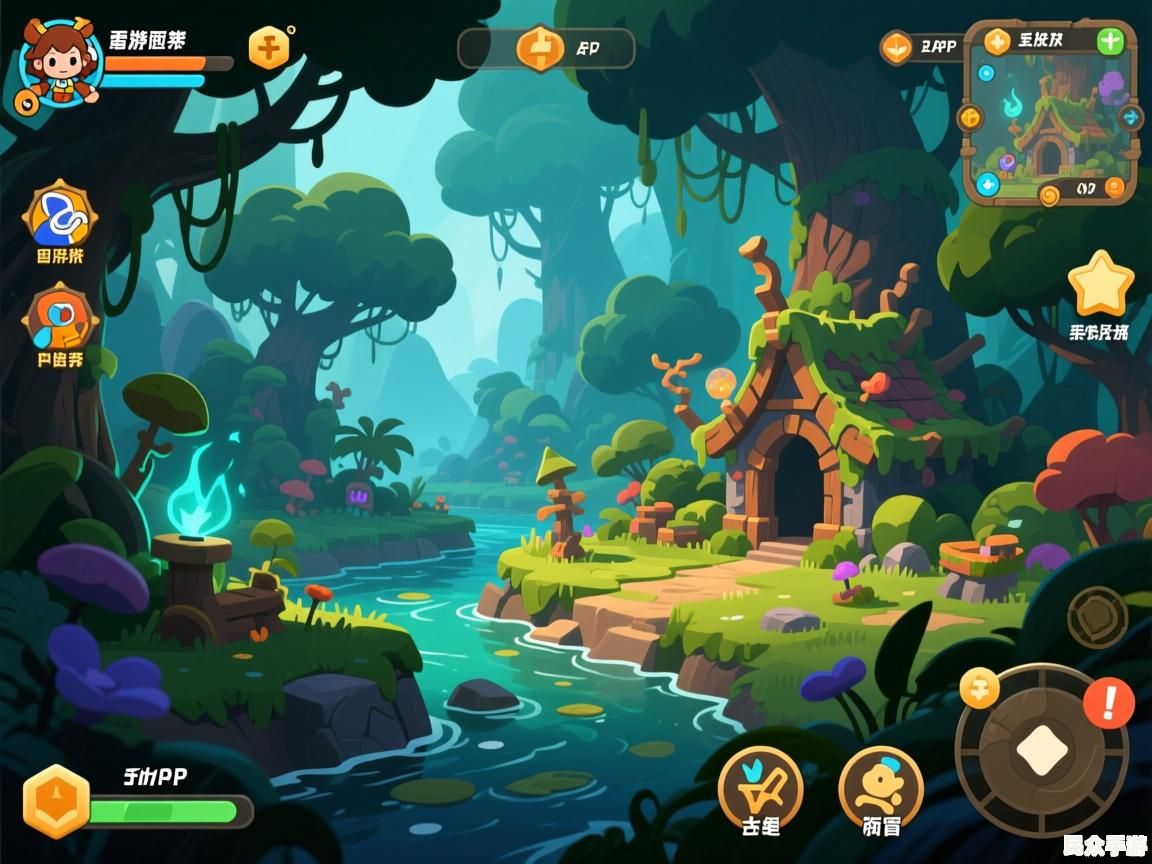Viewport: 1152px width, 864px height.
Task: Click the orange cross icon on minimap header
Action: pyautogui.click(x=996, y=41)
